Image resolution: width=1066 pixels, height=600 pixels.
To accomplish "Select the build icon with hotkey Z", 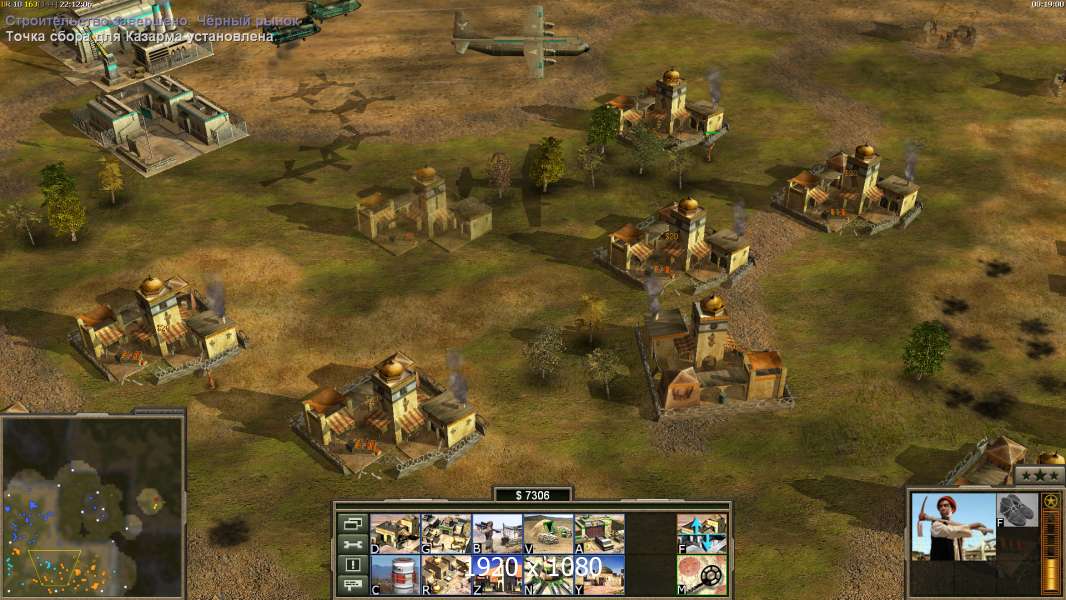I will coord(497,574).
